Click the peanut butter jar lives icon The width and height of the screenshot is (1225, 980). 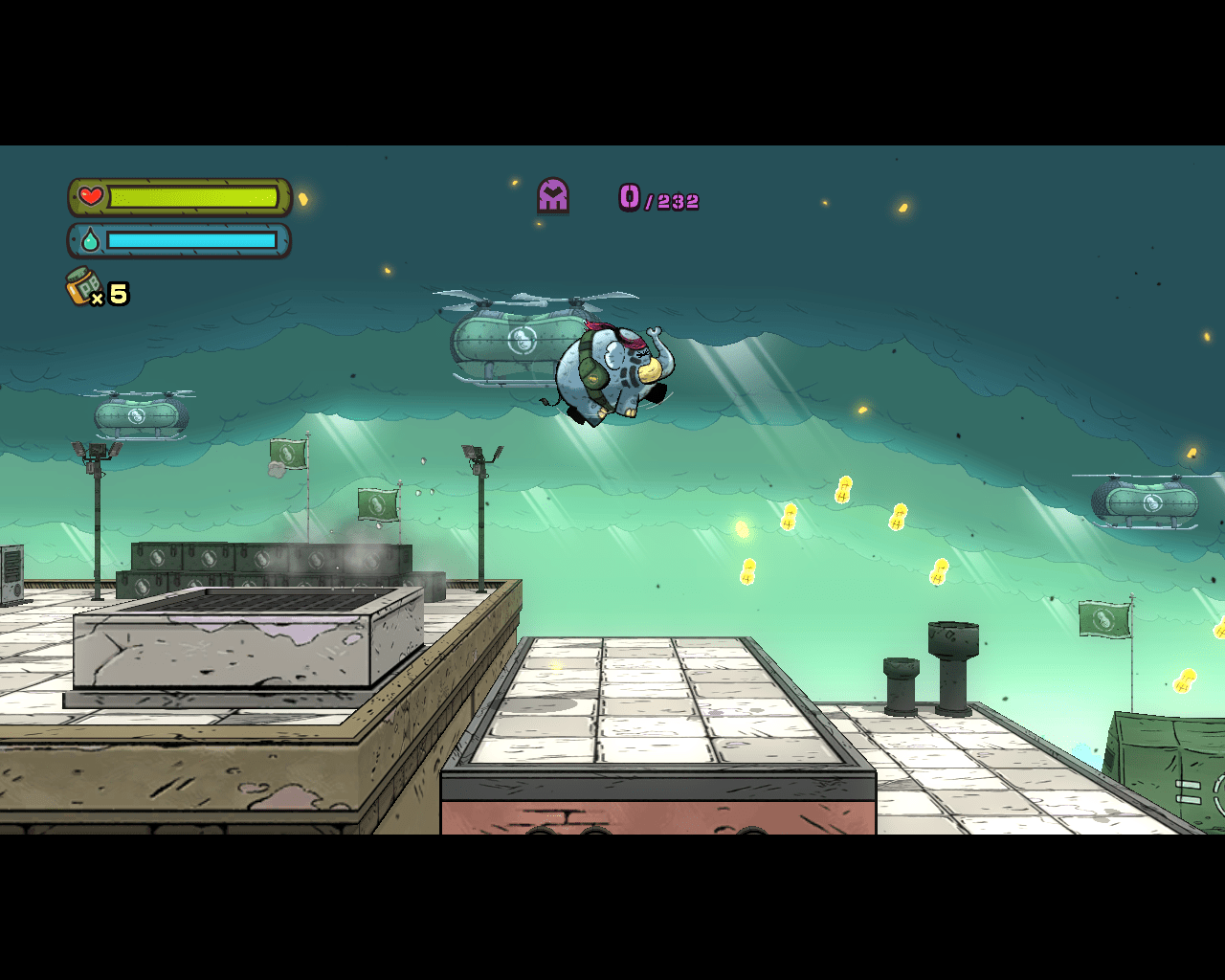pos(84,286)
